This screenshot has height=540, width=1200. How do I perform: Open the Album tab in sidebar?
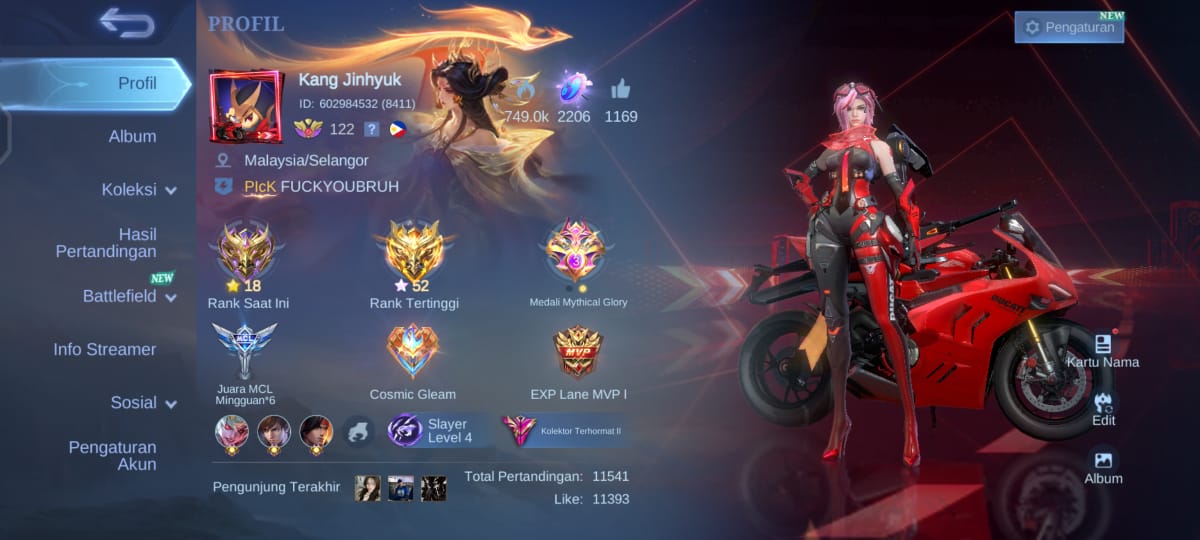click(x=132, y=136)
